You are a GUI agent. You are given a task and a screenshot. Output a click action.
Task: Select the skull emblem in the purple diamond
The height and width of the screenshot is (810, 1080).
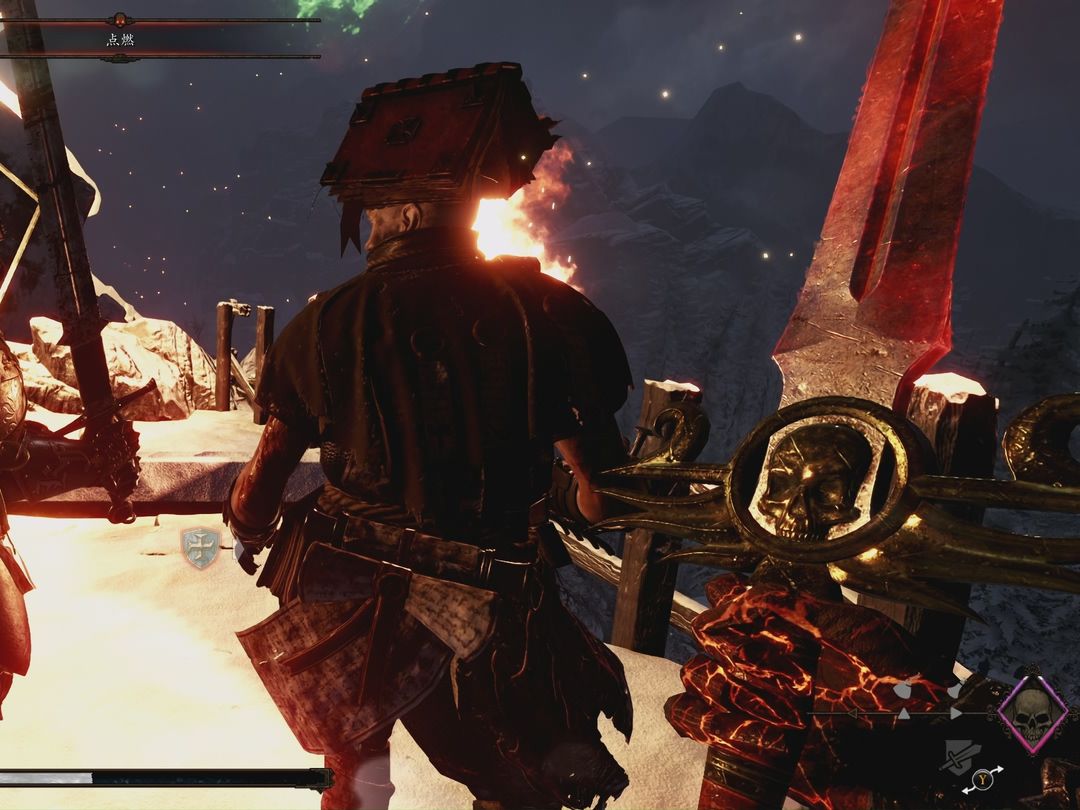(x=1032, y=713)
